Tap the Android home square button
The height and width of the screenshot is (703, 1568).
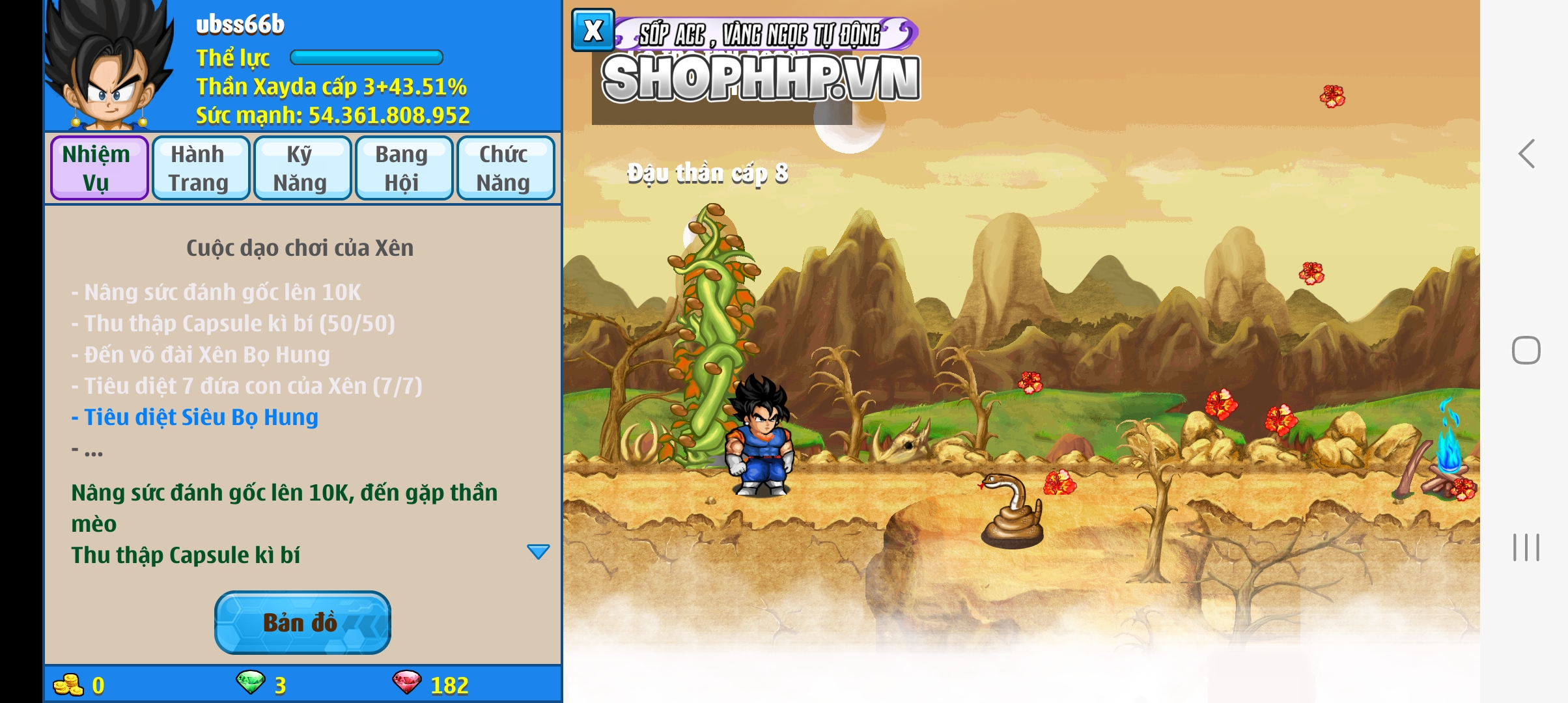1526,351
